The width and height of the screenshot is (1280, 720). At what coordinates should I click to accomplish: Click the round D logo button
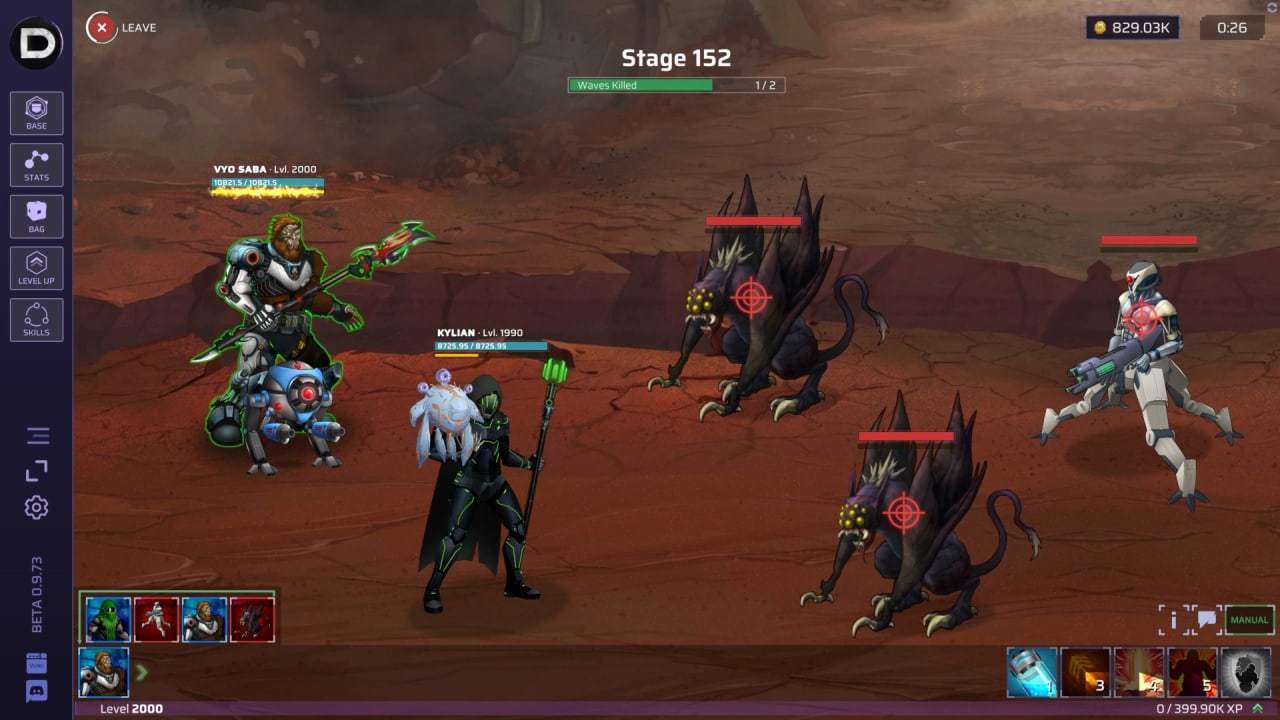click(x=36, y=43)
